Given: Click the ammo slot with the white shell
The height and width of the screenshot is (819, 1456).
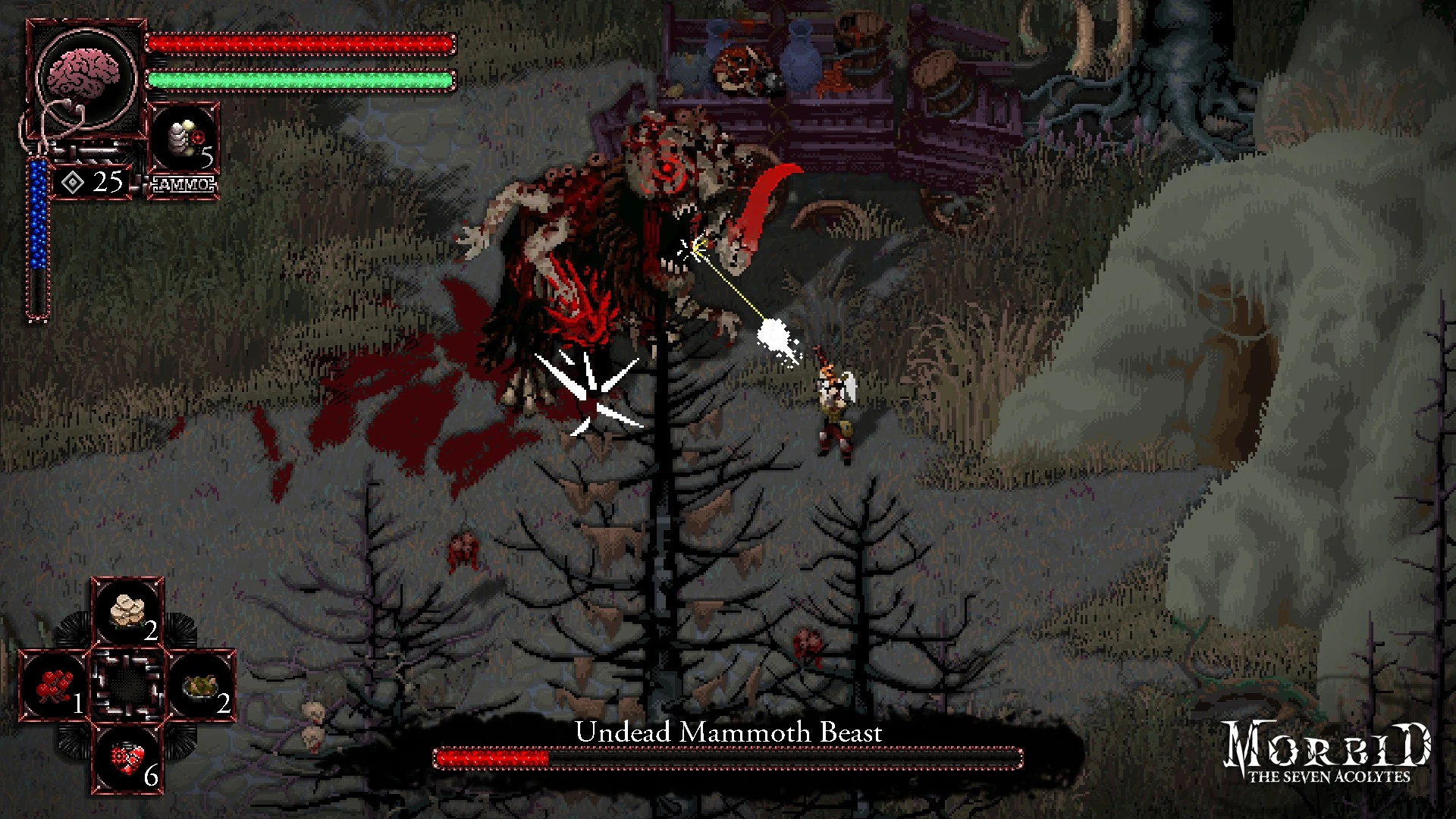Looking at the screenshot, I should (x=184, y=142).
